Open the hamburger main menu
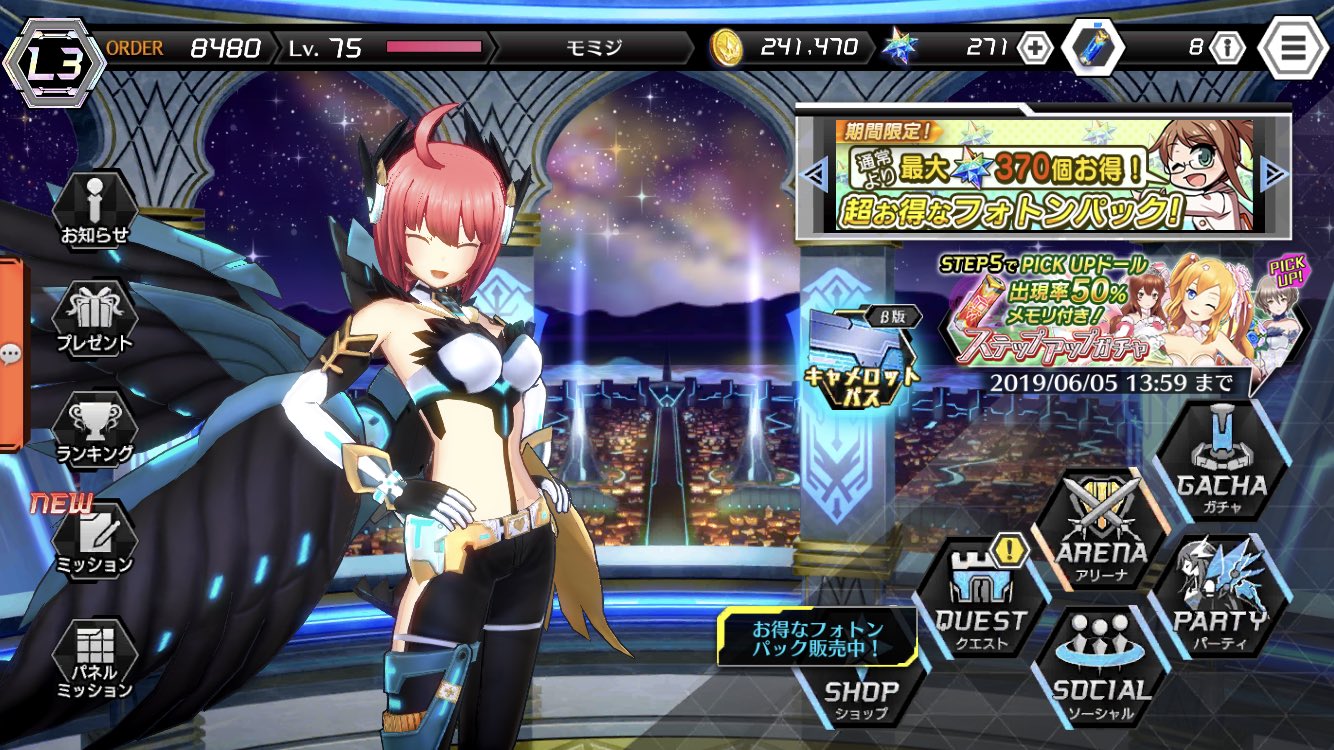The height and width of the screenshot is (750, 1334). coord(1292,47)
